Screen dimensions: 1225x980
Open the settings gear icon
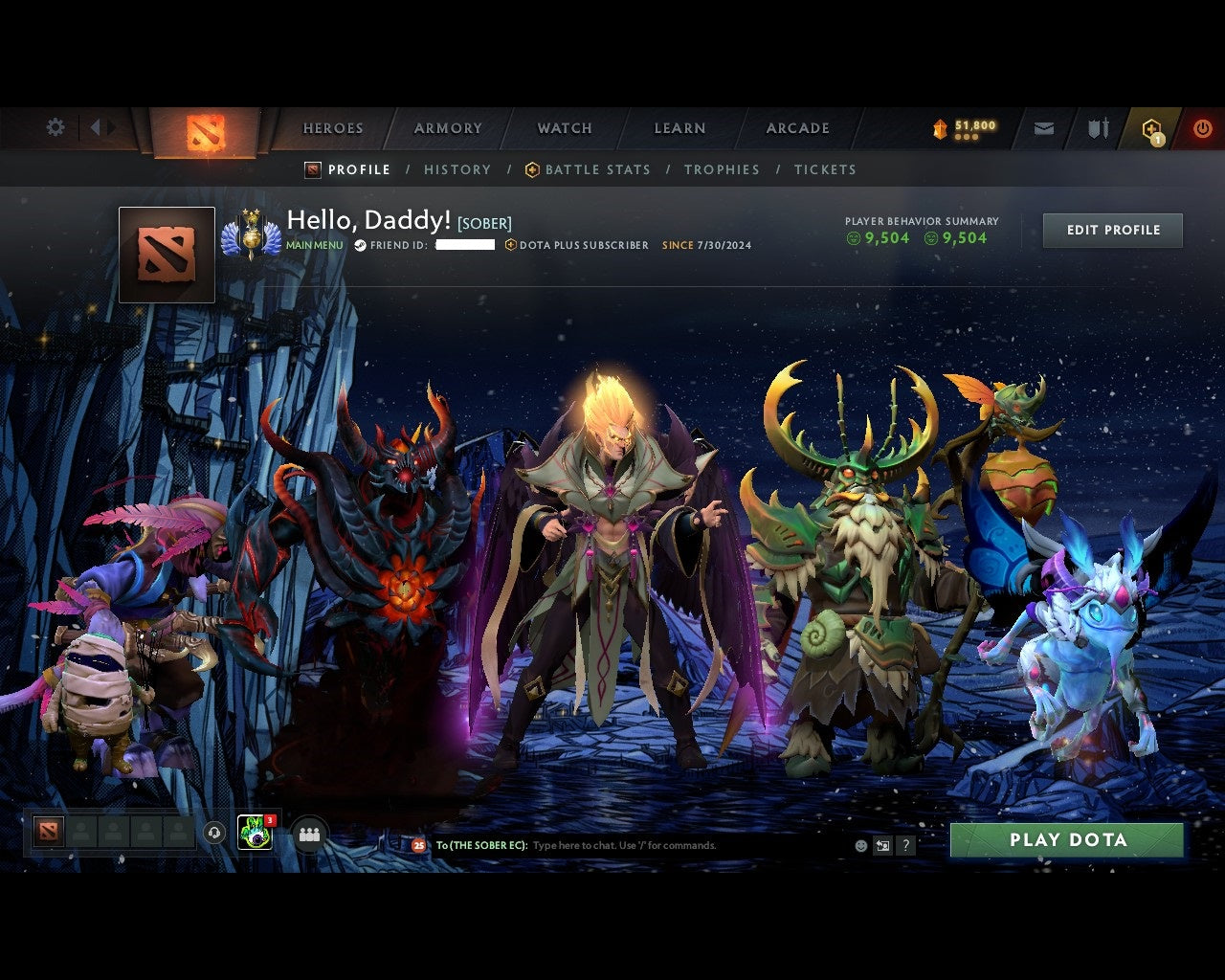(55, 126)
